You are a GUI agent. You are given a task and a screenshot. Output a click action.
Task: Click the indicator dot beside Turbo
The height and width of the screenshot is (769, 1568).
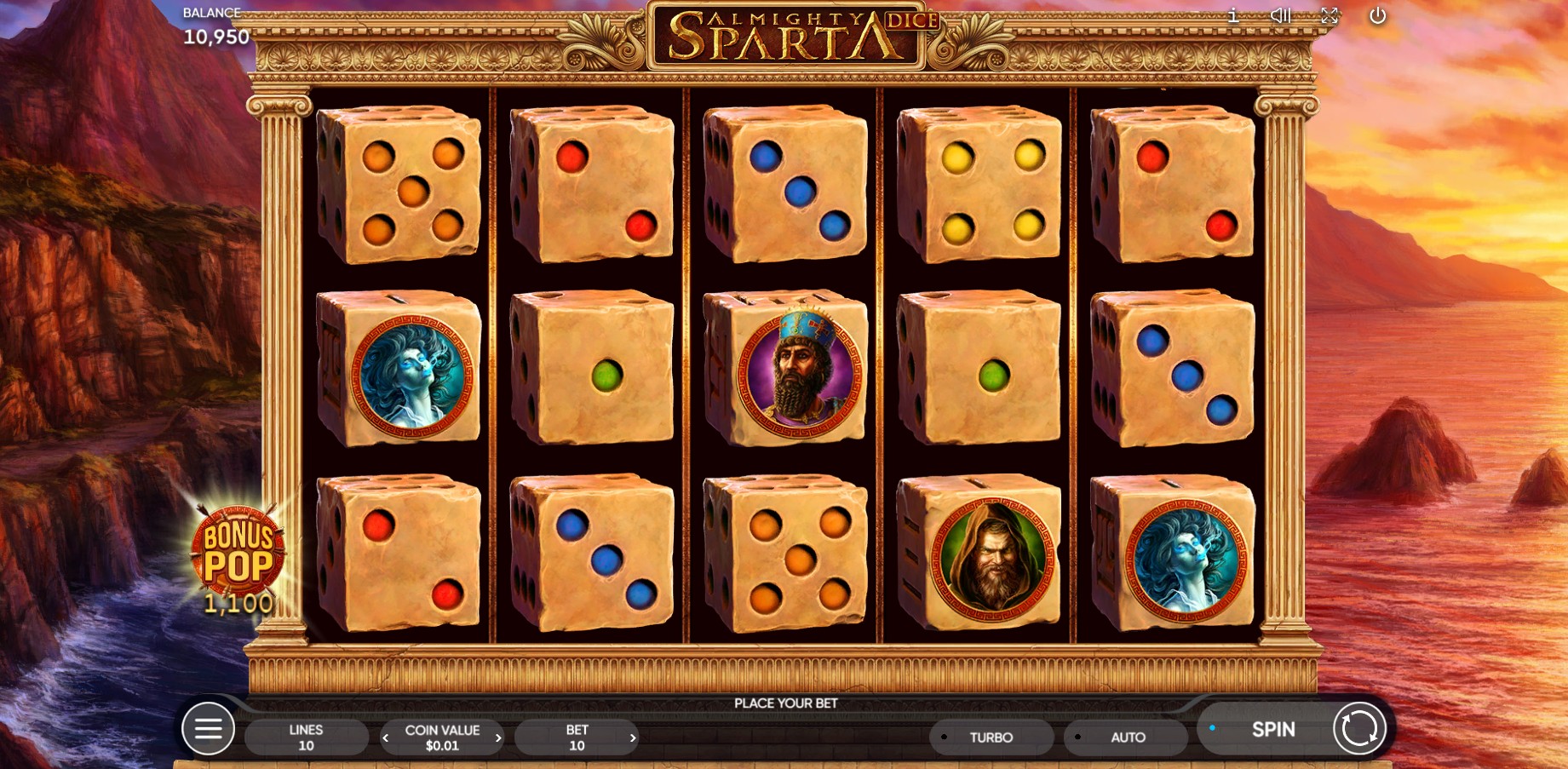pos(945,737)
